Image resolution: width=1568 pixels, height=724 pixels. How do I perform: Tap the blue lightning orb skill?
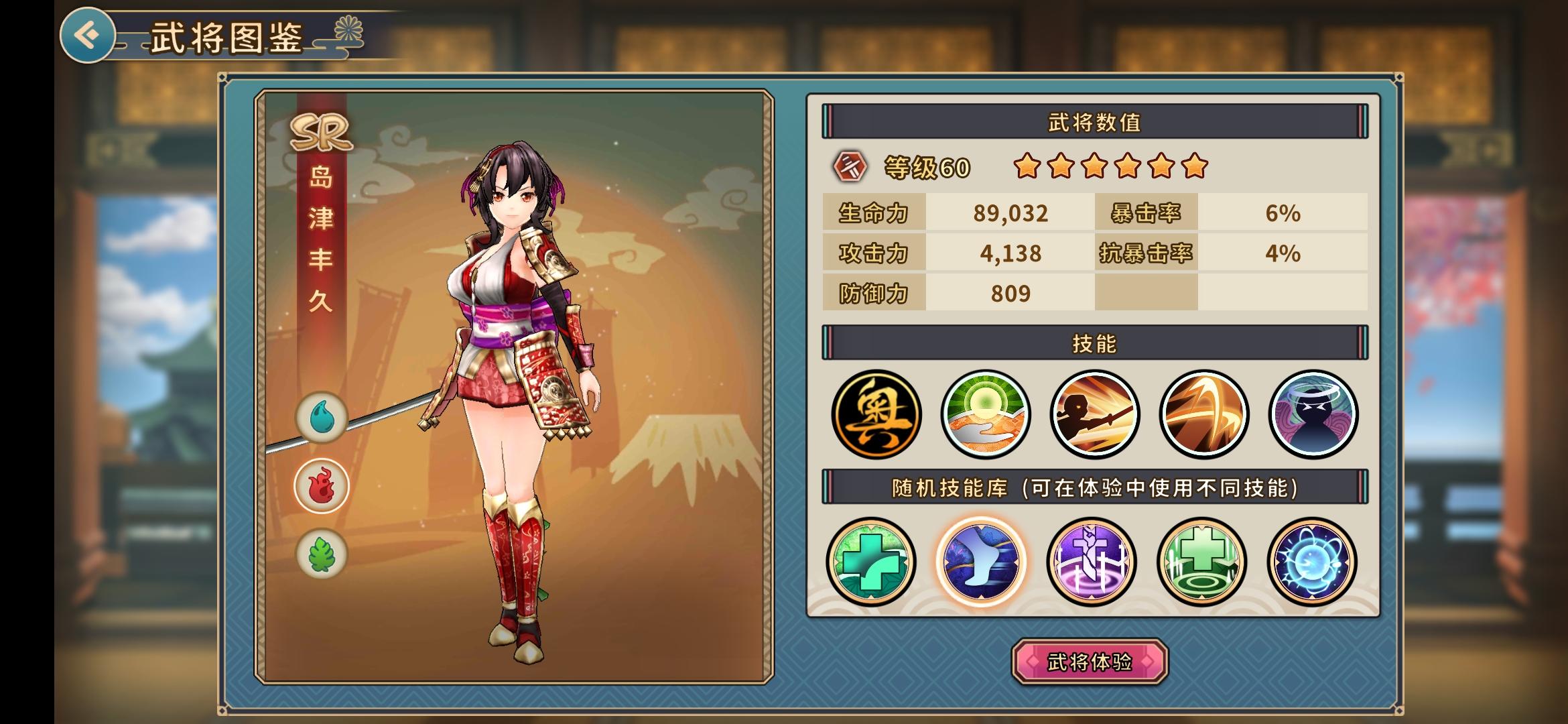(x=1311, y=562)
